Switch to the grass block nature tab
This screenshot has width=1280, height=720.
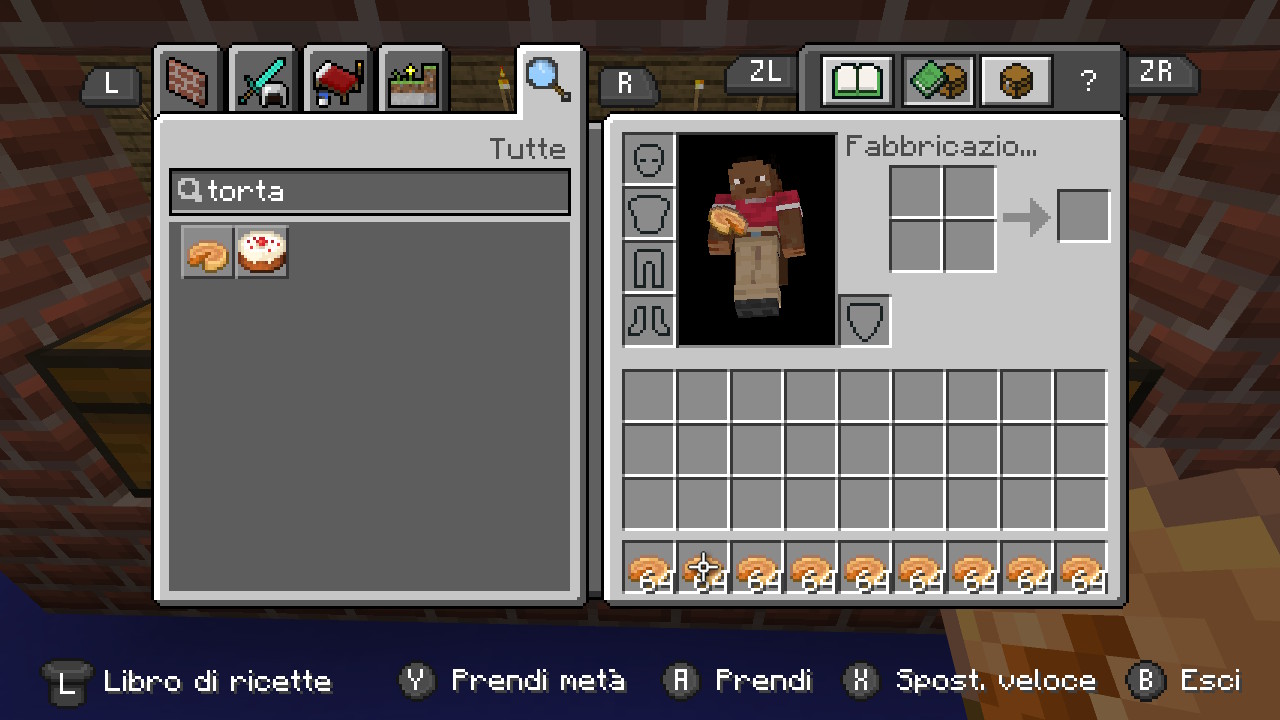pyautogui.click(x=413, y=80)
